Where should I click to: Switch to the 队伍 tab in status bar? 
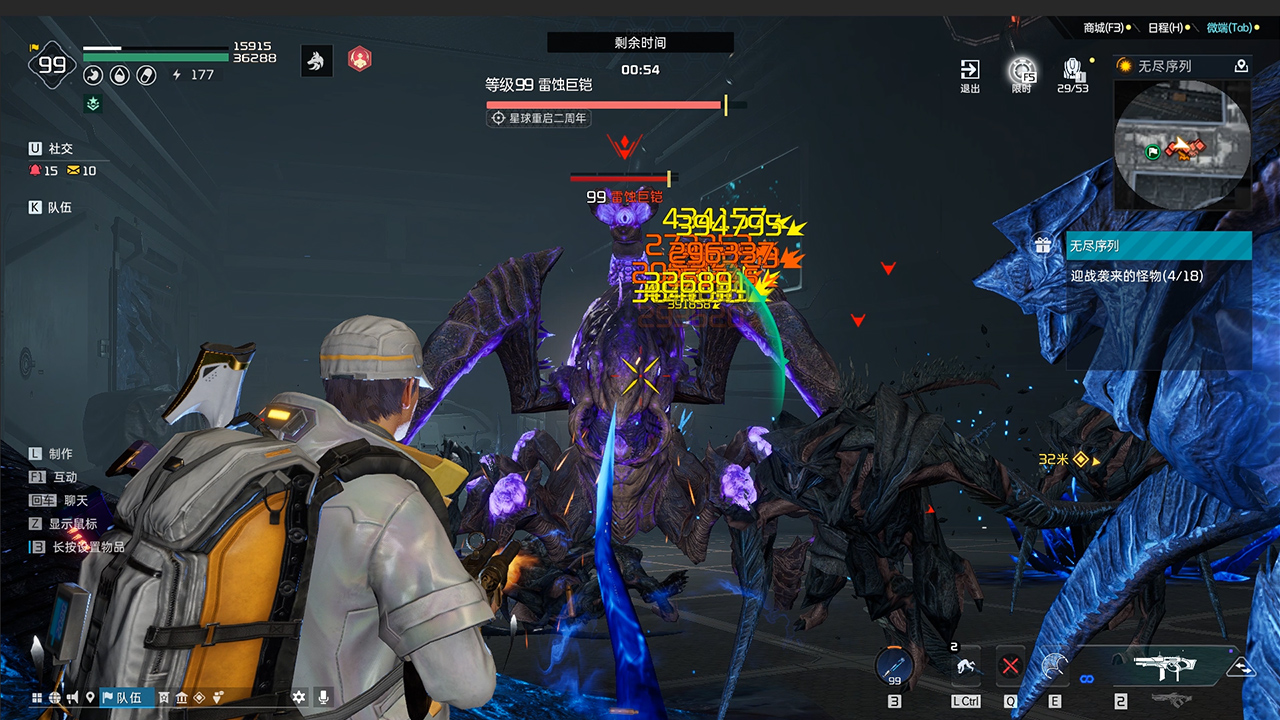[125, 698]
